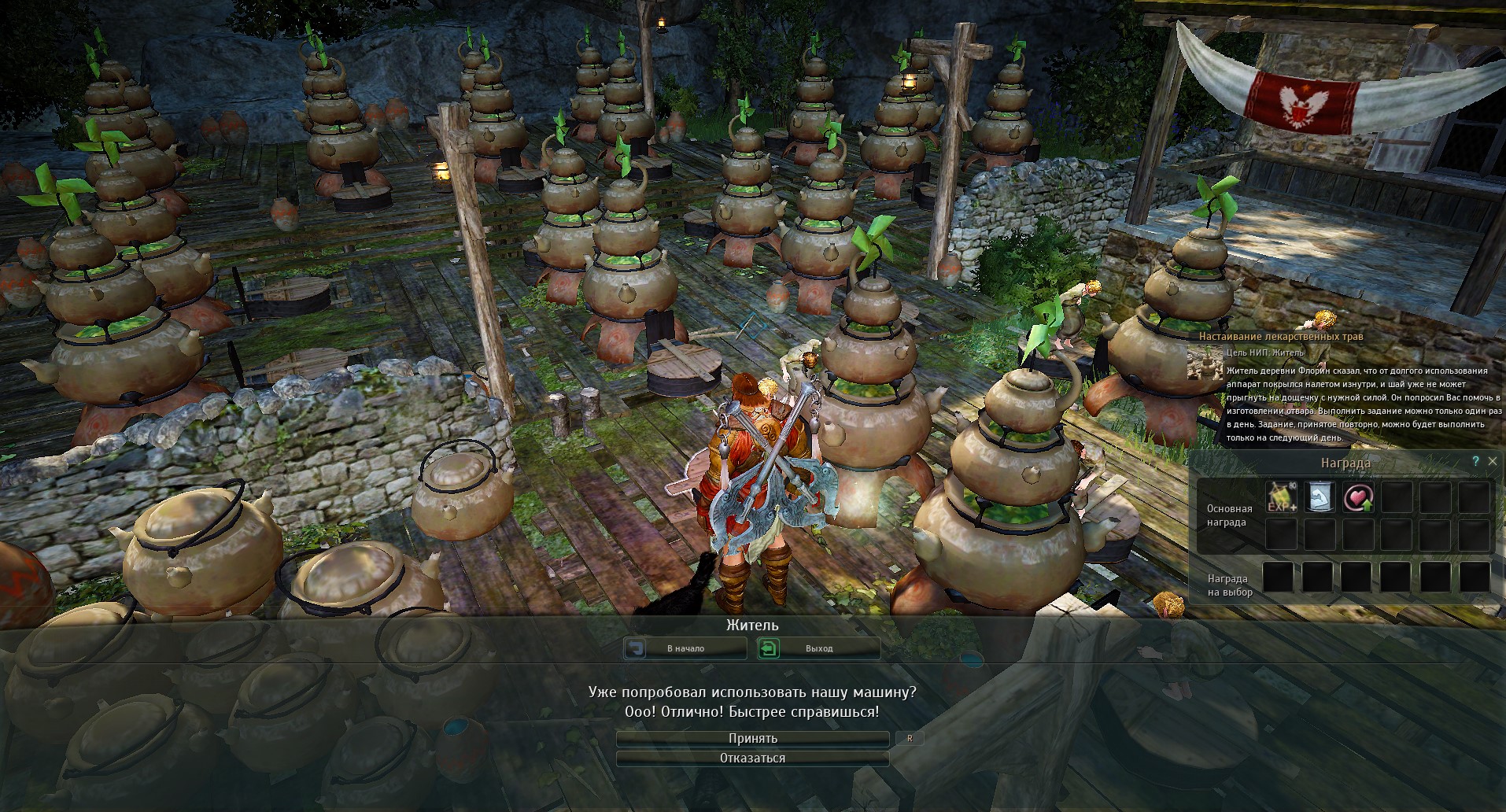Click the contribution points reward icon
Image resolution: width=1506 pixels, height=812 pixels.
1320,498
